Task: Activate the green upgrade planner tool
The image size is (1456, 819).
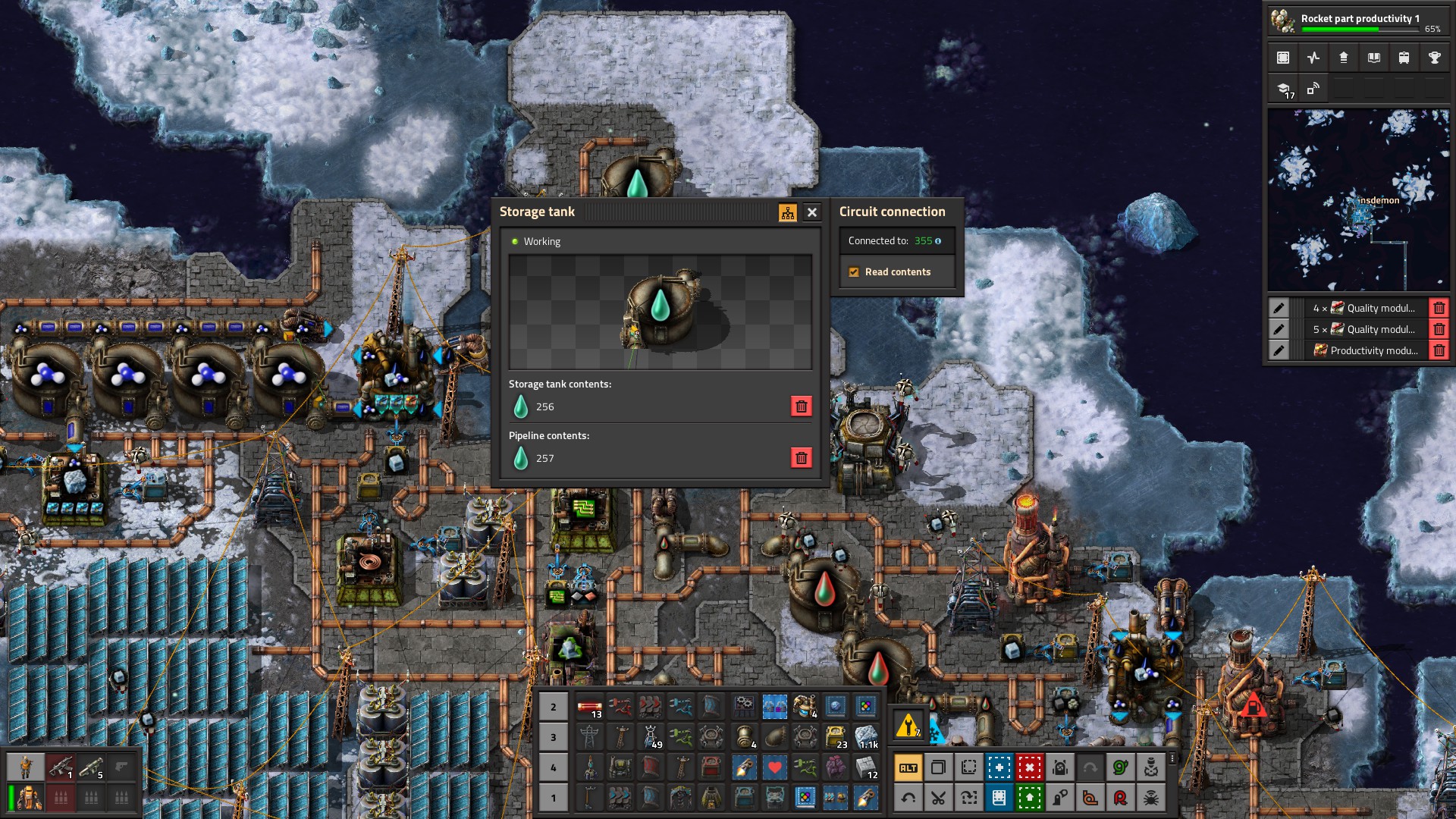Action: point(1029,797)
